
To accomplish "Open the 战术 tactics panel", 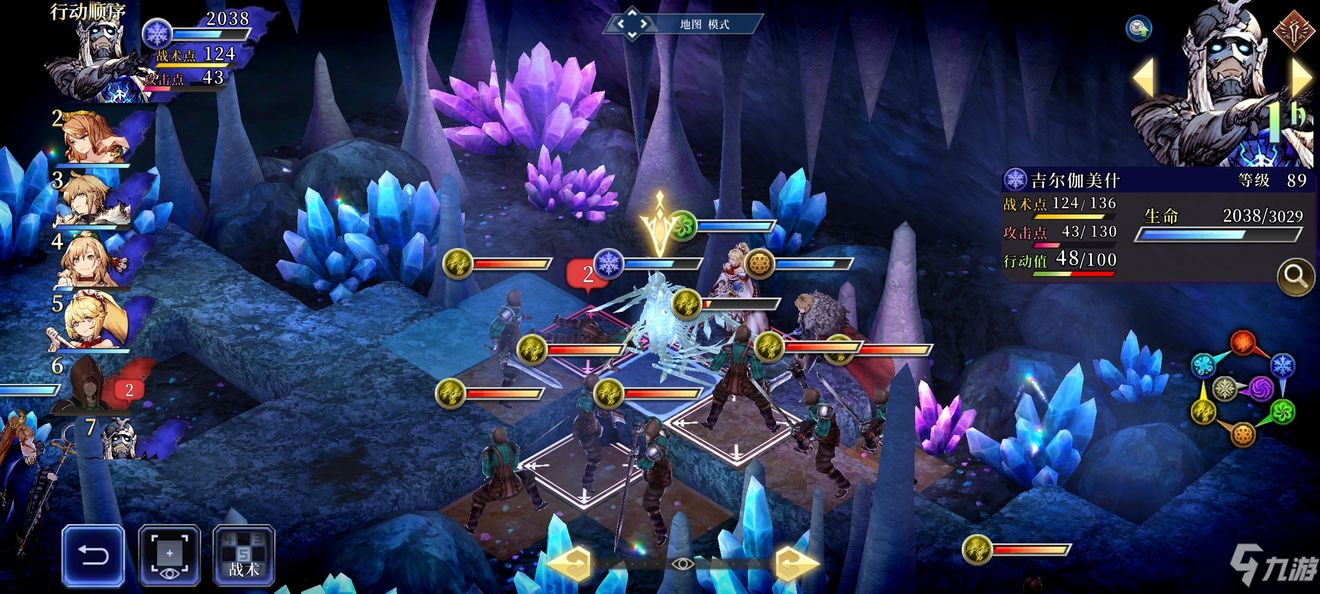I will point(243,556).
